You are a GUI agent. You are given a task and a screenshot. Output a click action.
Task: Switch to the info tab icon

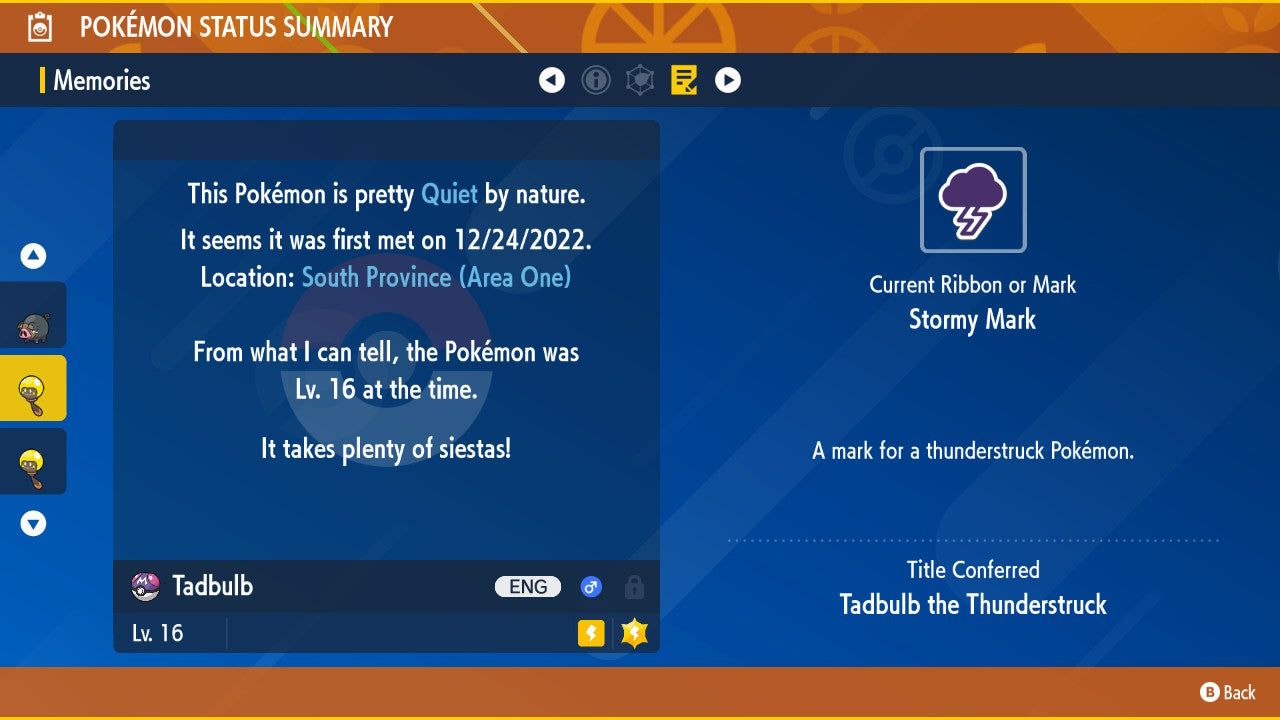pos(596,80)
